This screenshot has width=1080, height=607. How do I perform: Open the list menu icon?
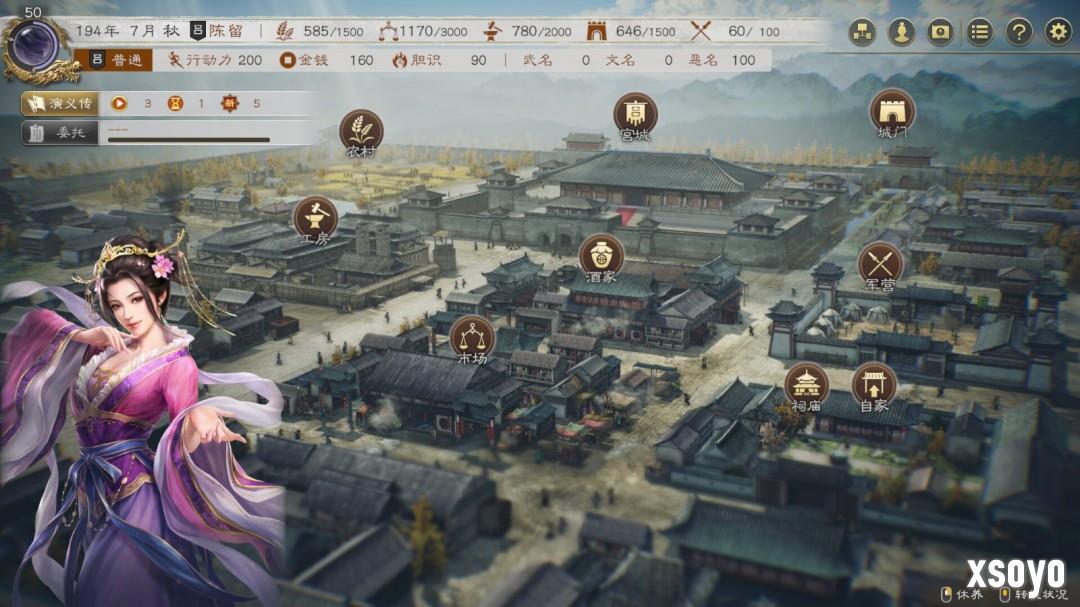coord(979,32)
